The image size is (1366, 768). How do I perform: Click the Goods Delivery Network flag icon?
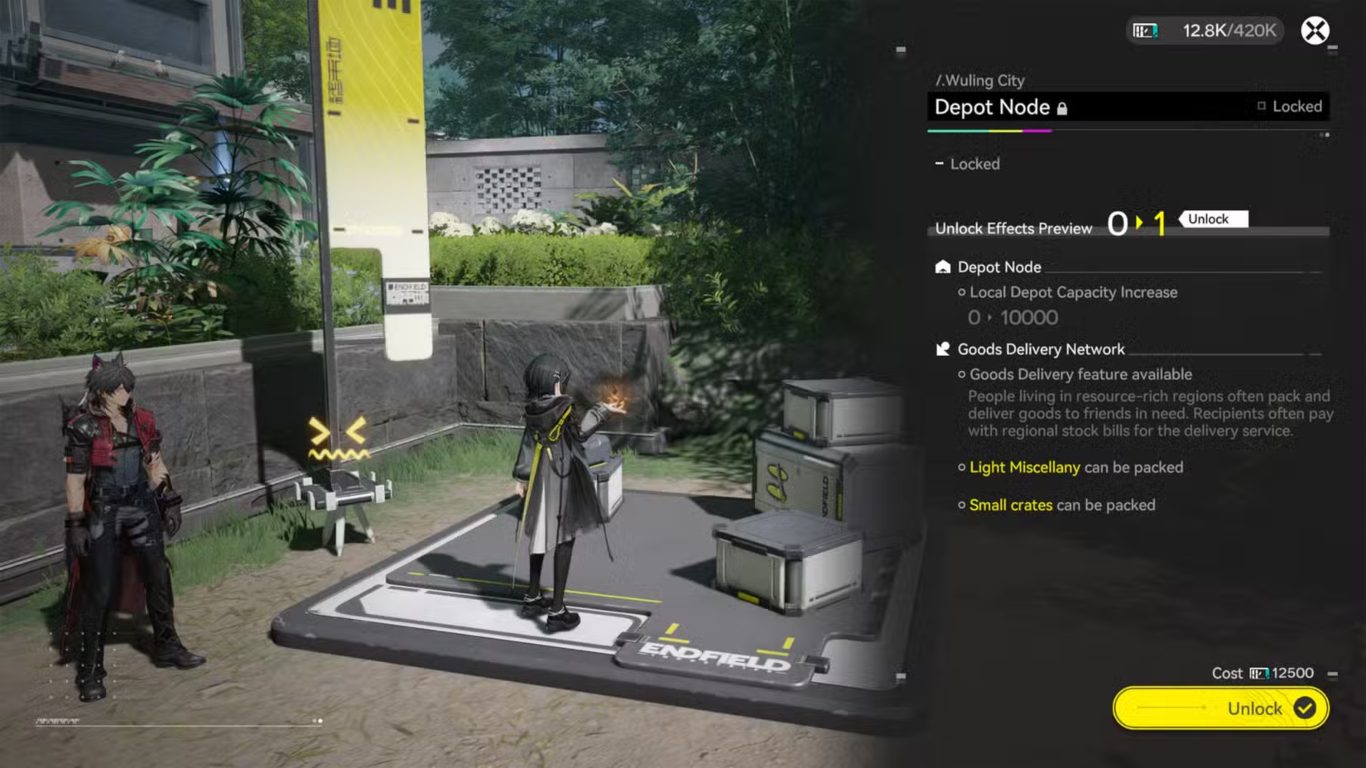pos(941,348)
